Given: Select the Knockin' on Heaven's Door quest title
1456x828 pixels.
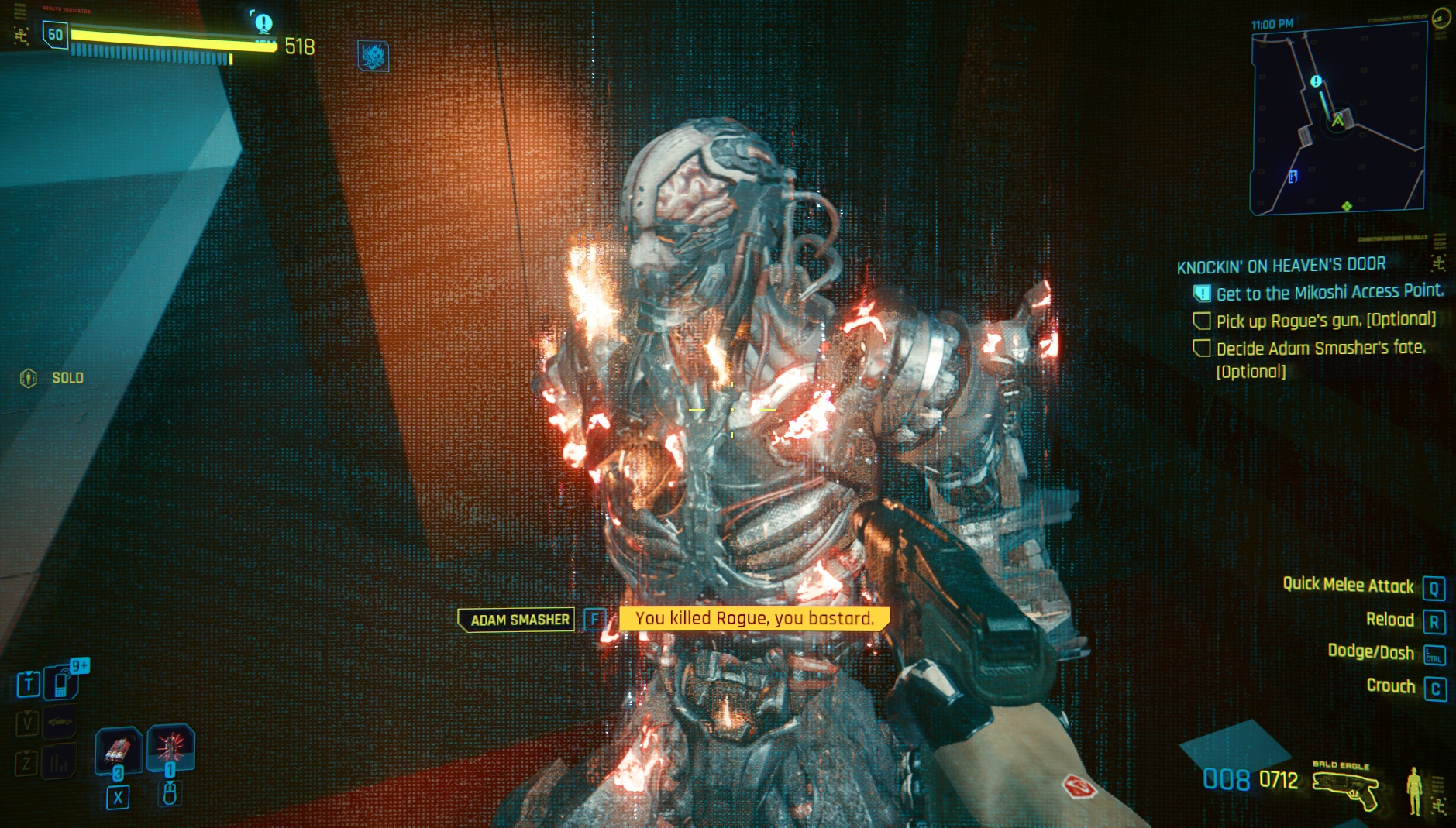Looking at the screenshot, I should 1281,266.
